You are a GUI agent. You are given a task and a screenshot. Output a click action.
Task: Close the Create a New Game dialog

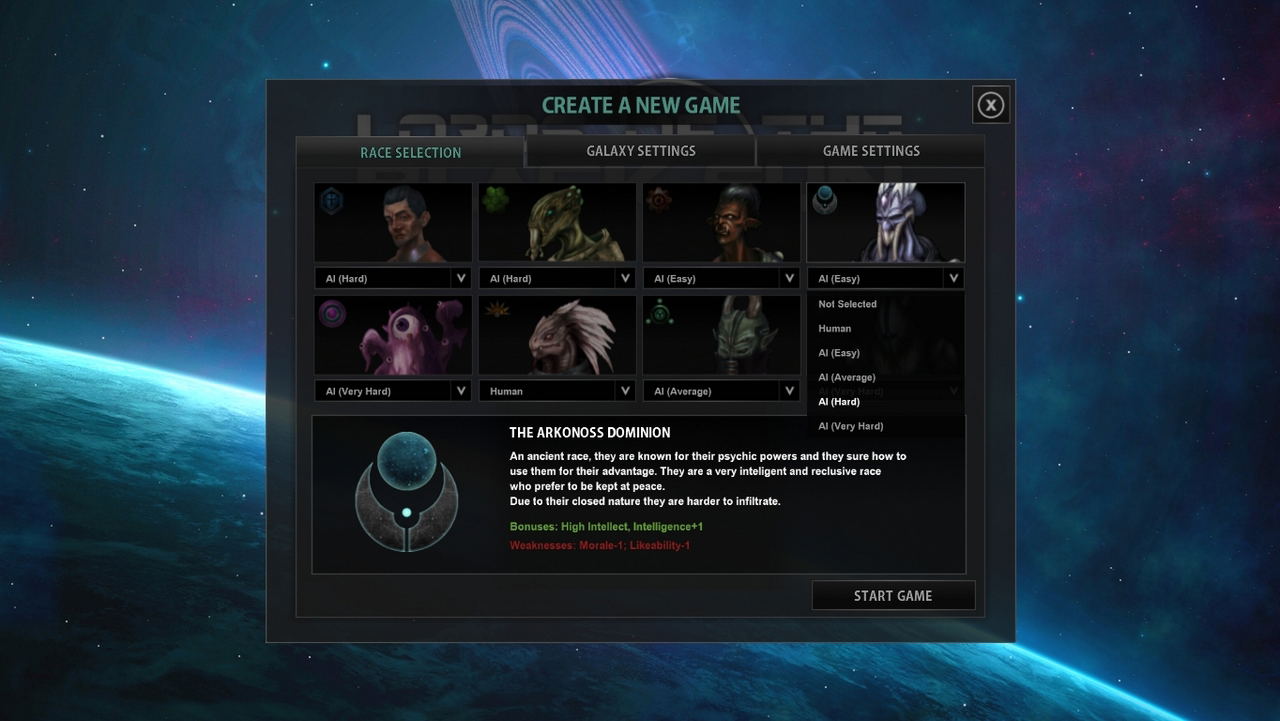click(x=990, y=105)
